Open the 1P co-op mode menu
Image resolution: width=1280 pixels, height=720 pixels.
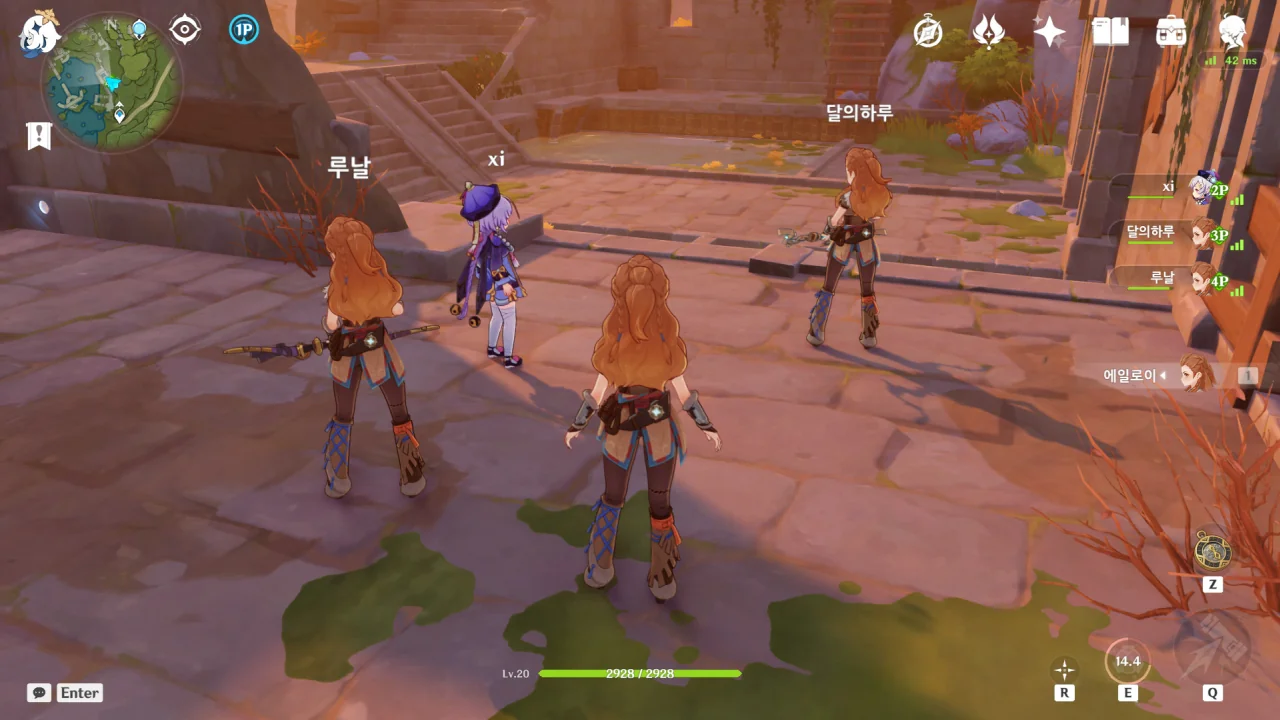(x=243, y=30)
